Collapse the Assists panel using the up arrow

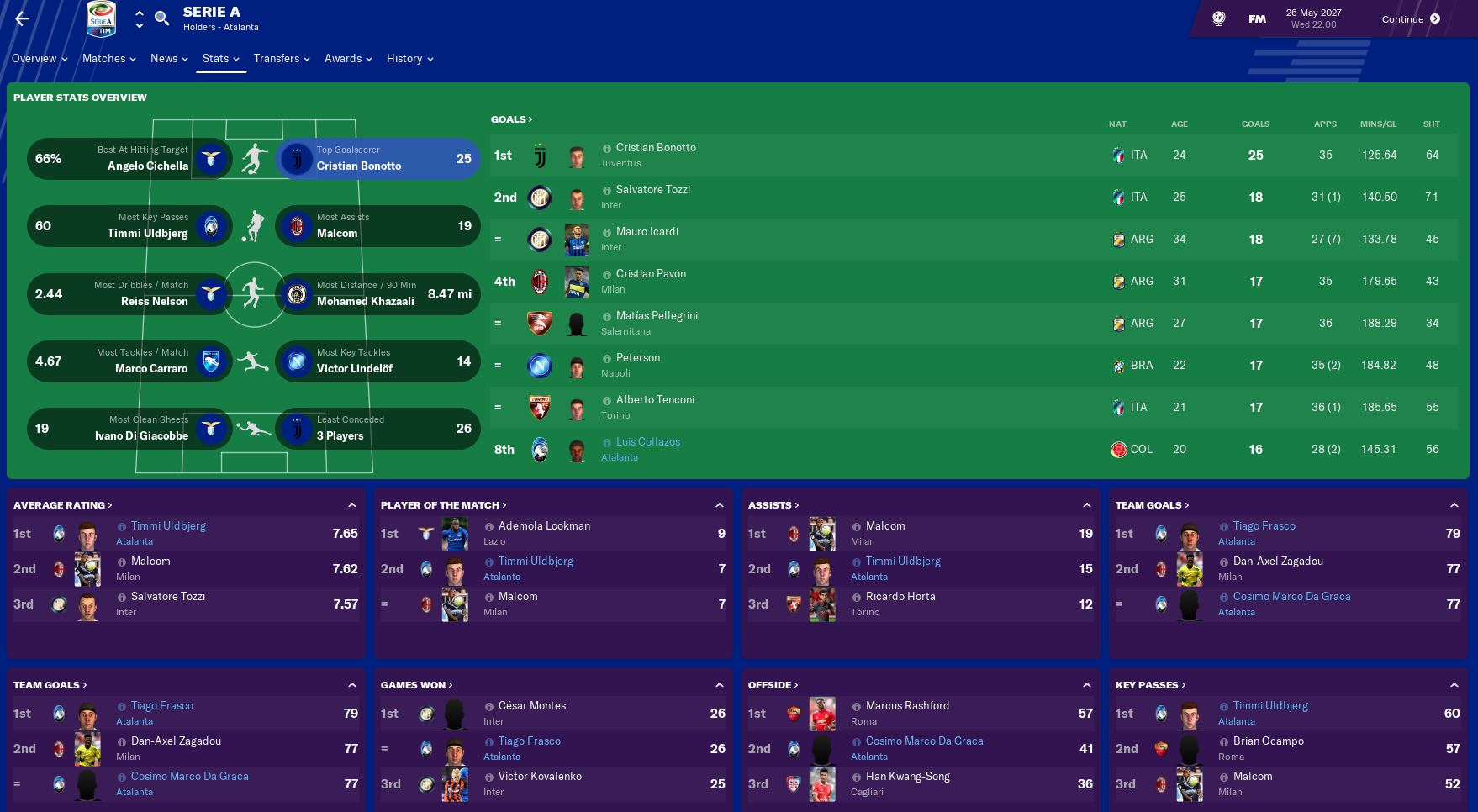tap(1086, 504)
